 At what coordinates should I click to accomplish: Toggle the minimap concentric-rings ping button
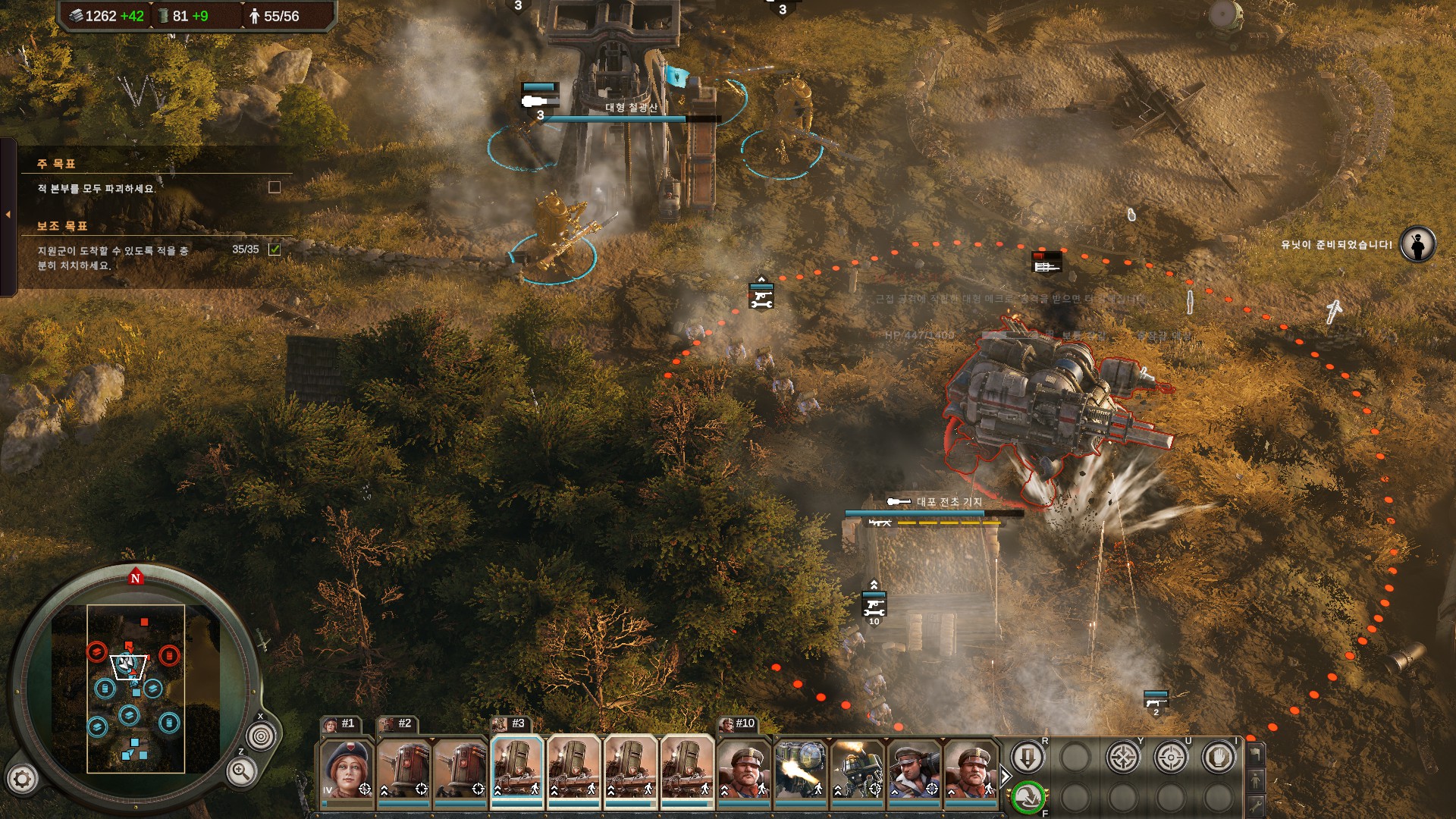click(x=262, y=736)
